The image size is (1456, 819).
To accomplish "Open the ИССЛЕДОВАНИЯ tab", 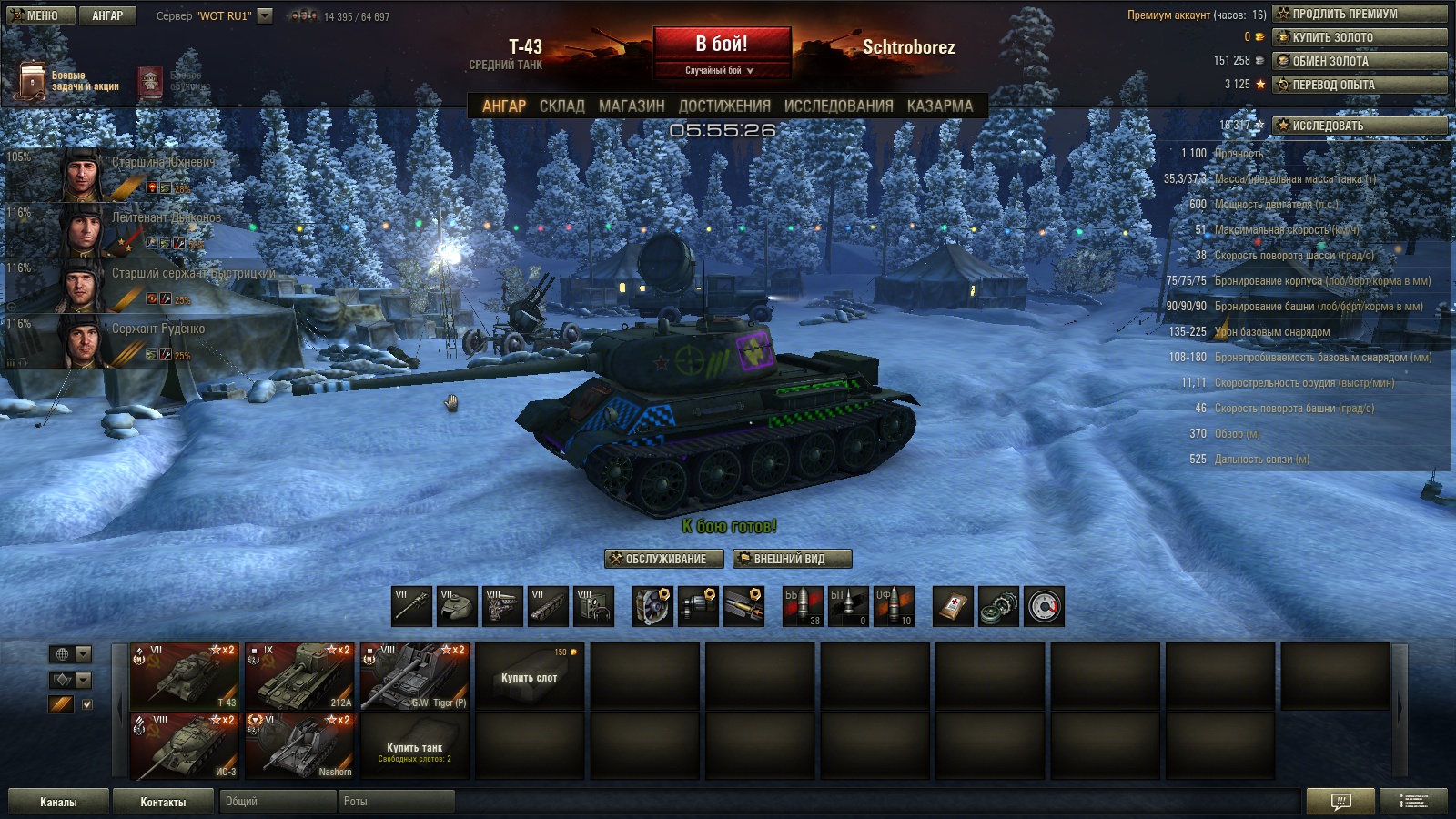I will (838, 106).
